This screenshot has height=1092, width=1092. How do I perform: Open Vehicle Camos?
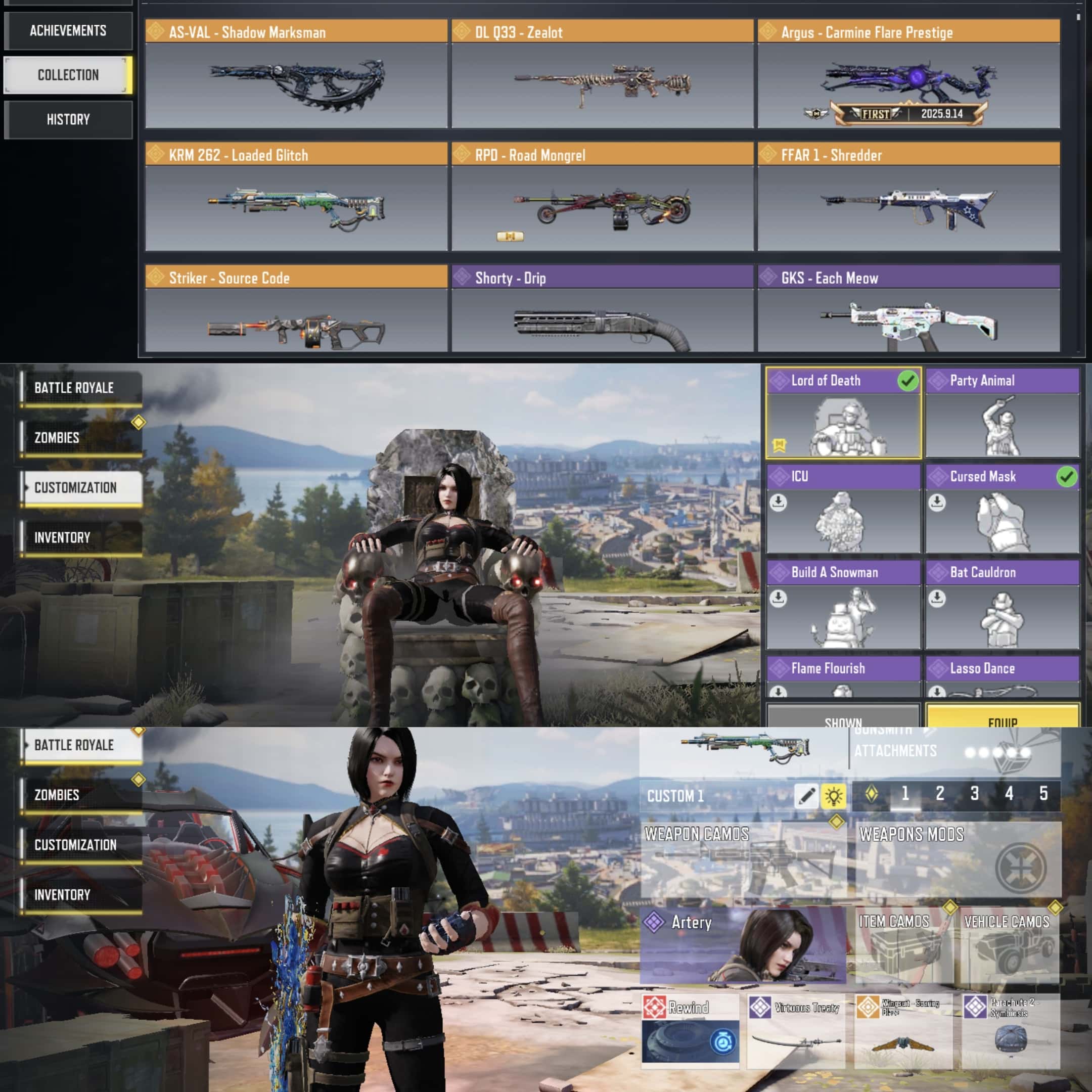(1010, 945)
